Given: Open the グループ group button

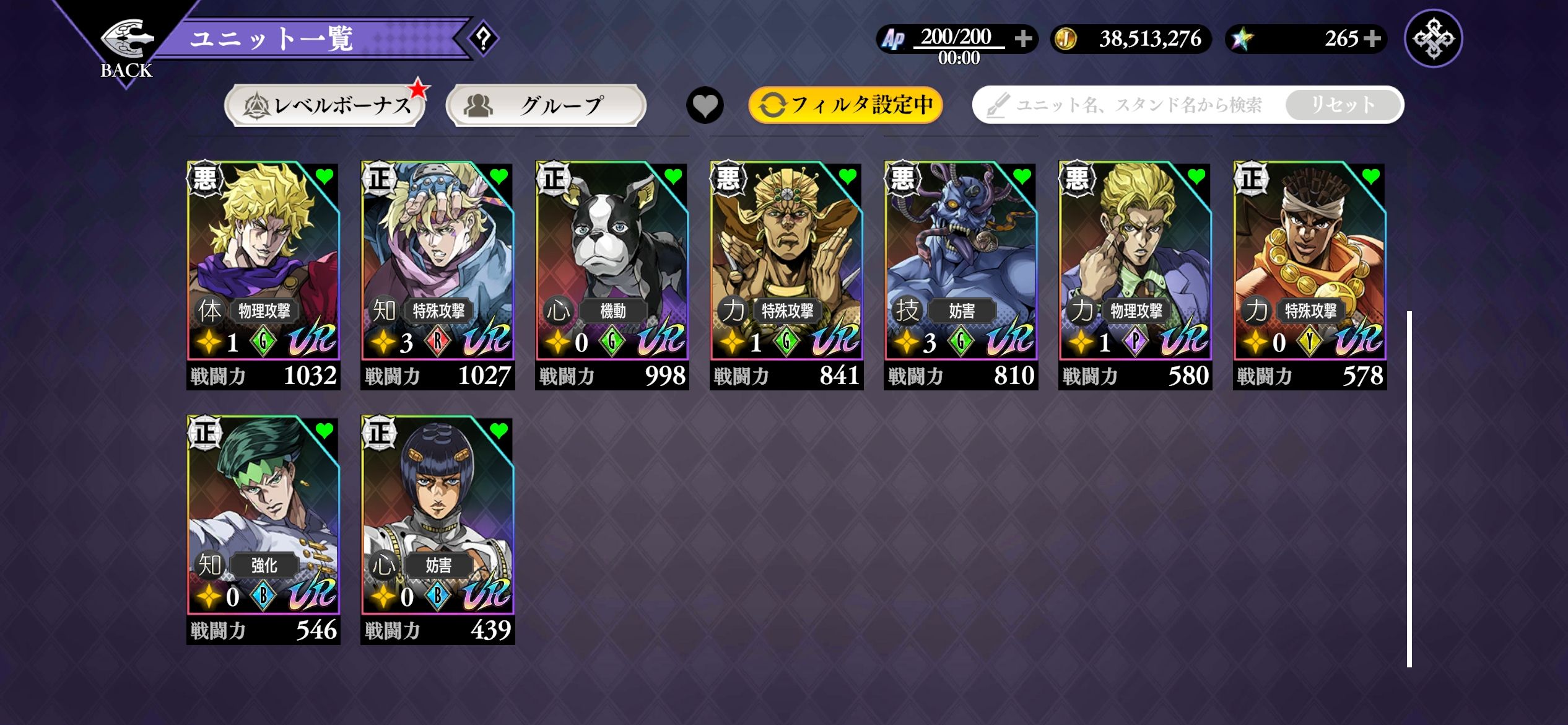Looking at the screenshot, I should pos(546,105).
